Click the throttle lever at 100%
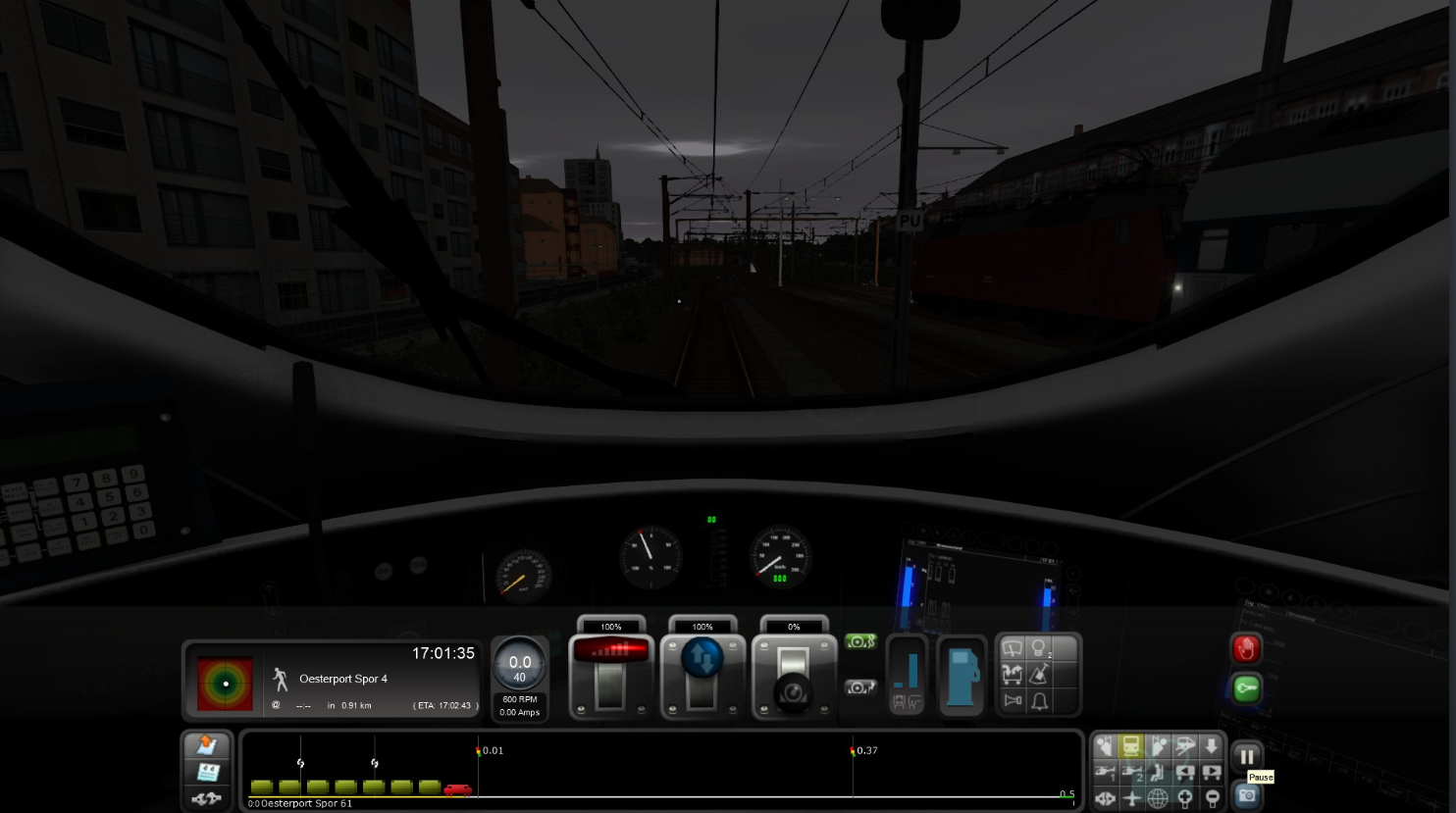This screenshot has height=813, width=1456. coord(610,679)
